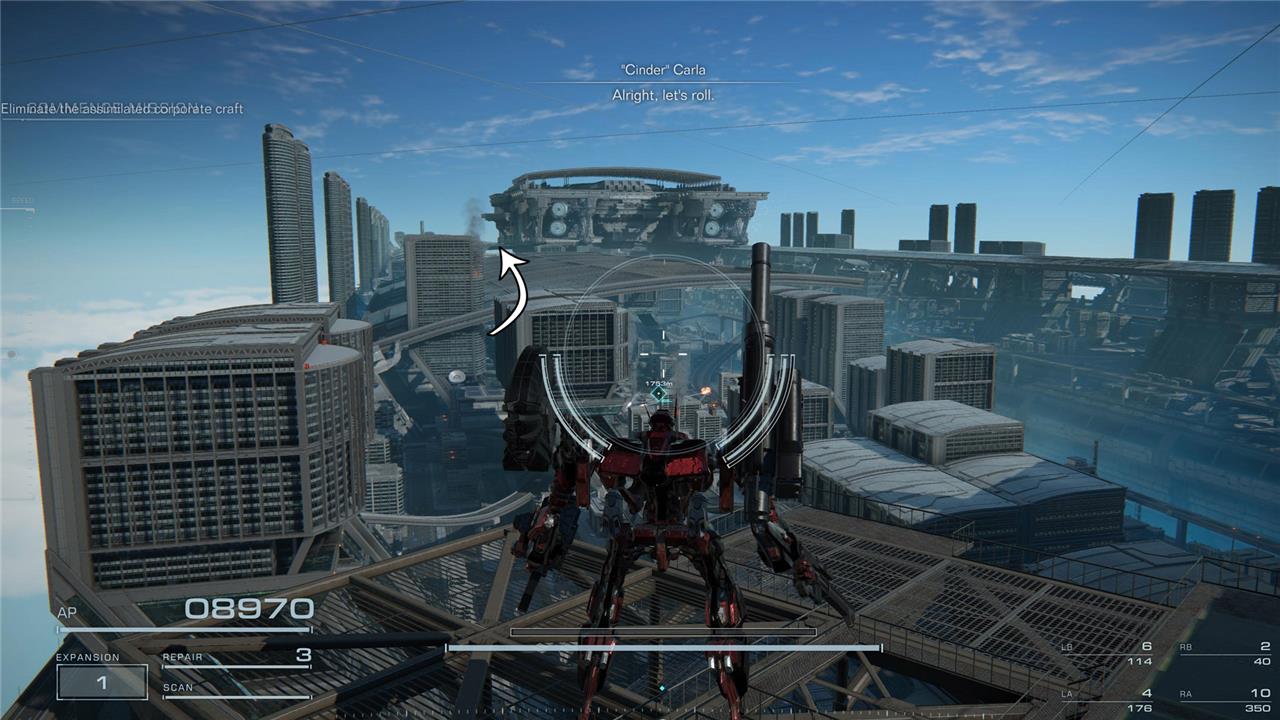1280x720 pixels.
Task: Trigger the Scan gauge
Action: pos(237,690)
